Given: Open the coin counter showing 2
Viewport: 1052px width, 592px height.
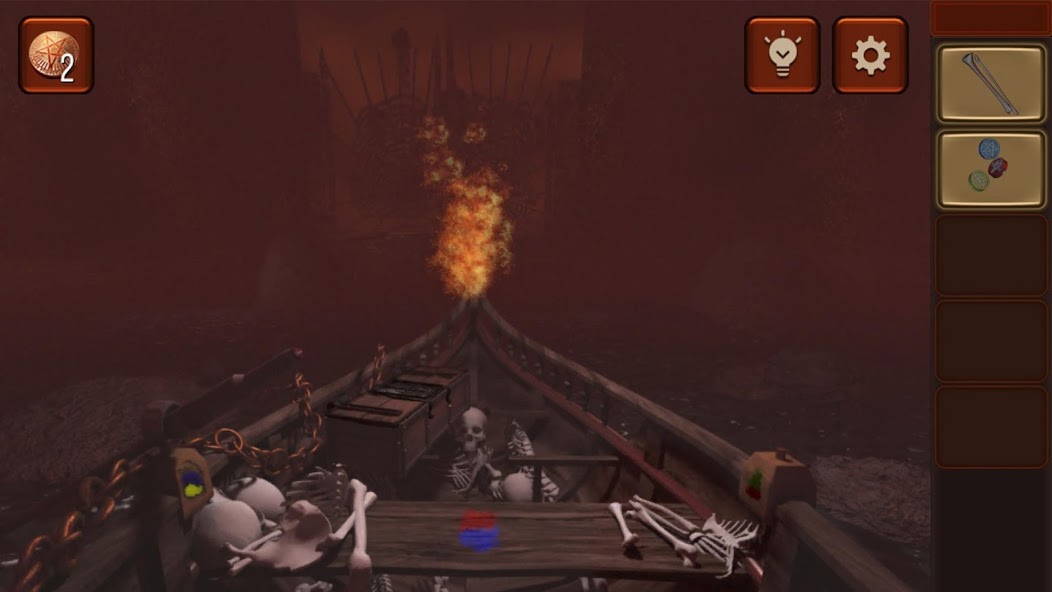Looking at the screenshot, I should [x=56, y=56].
